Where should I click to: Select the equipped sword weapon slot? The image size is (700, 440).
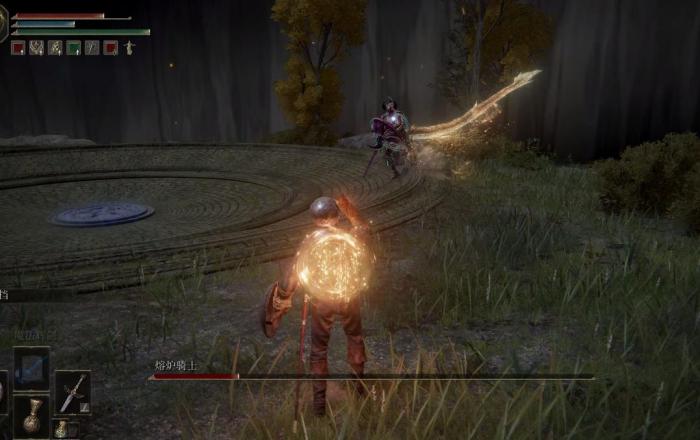coord(72,391)
